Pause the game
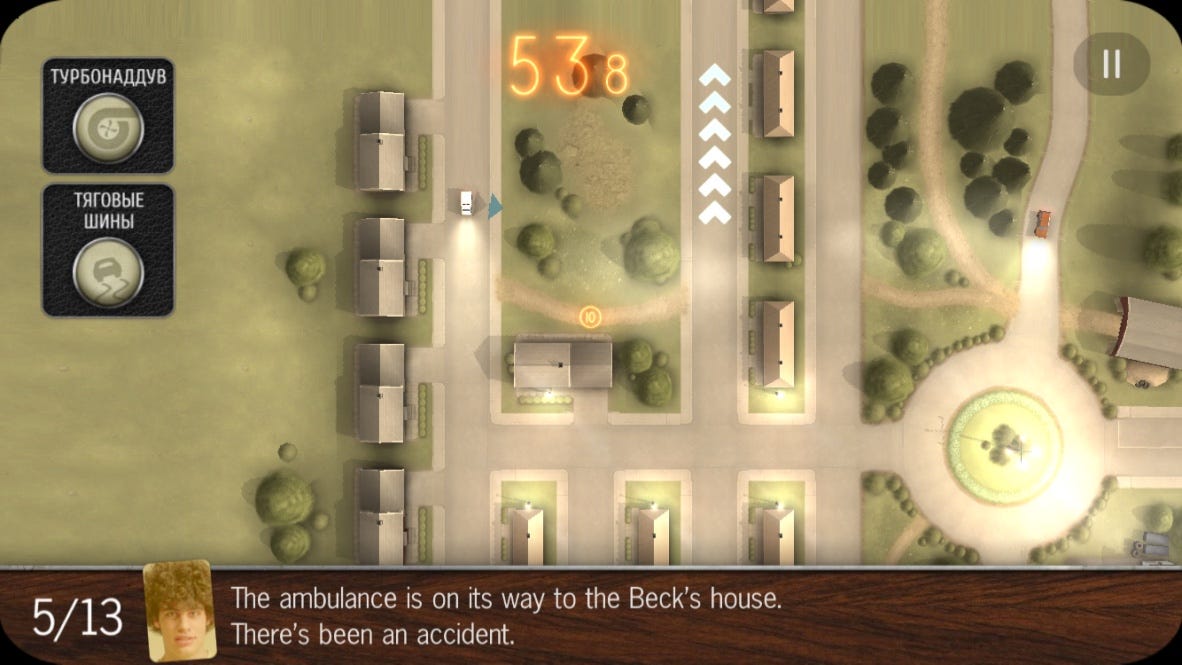 coord(1111,64)
